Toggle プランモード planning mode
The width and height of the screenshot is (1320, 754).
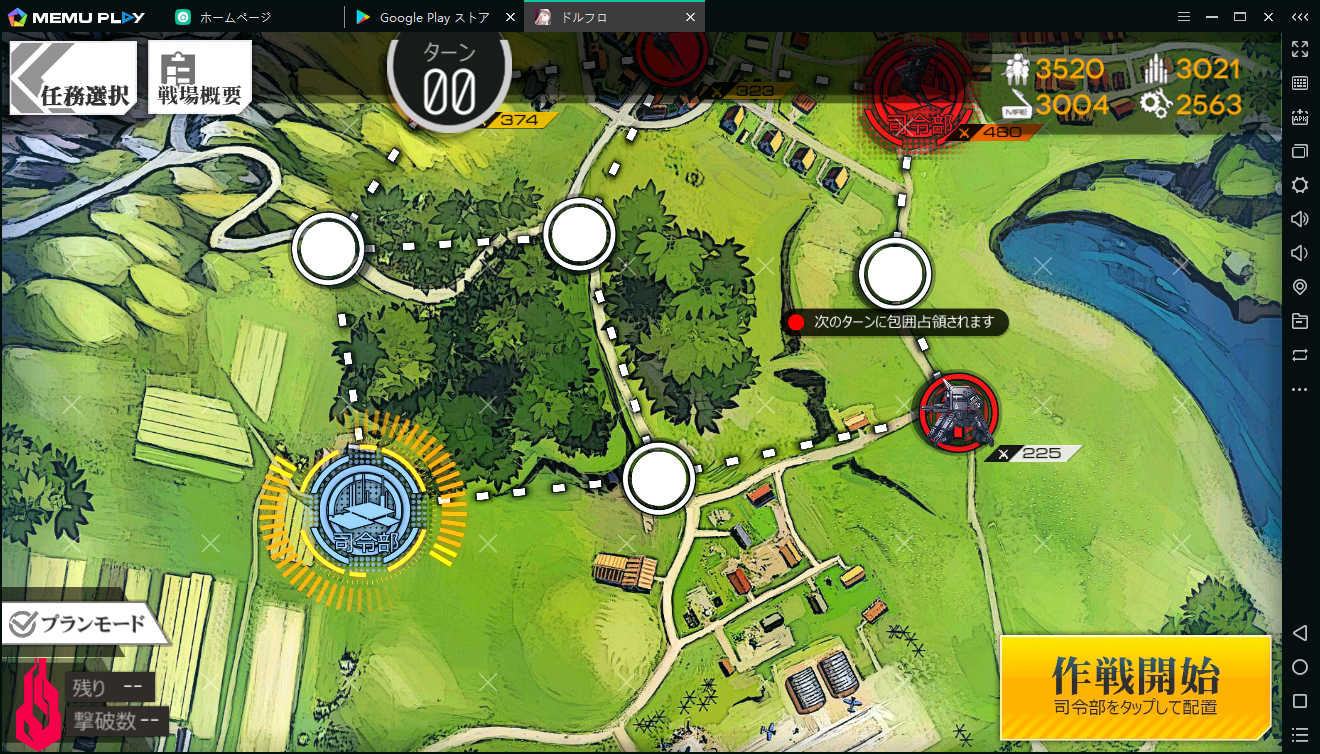(80, 625)
